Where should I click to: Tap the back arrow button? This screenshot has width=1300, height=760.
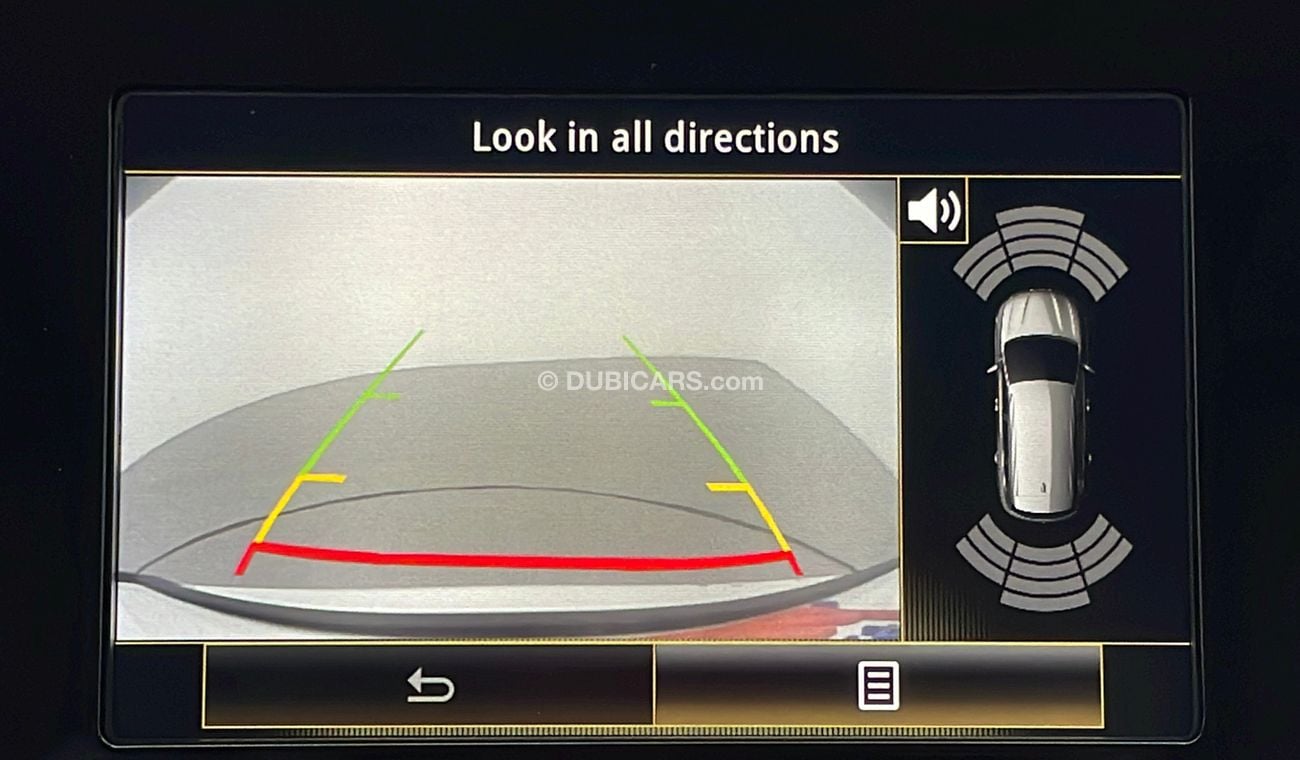point(430,686)
